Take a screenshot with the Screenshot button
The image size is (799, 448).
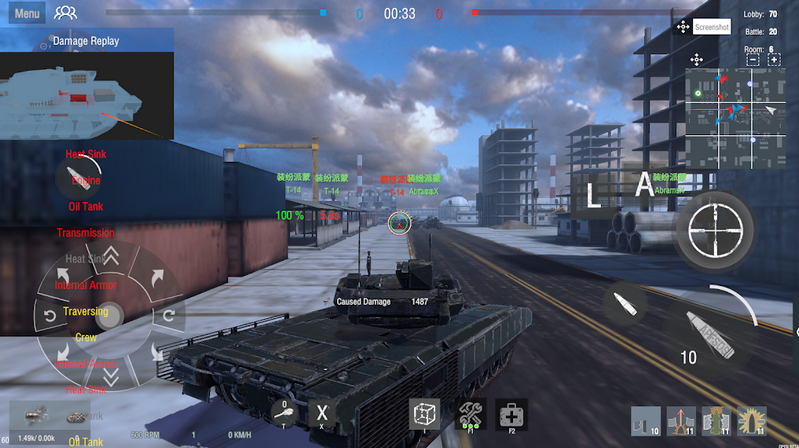711,27
